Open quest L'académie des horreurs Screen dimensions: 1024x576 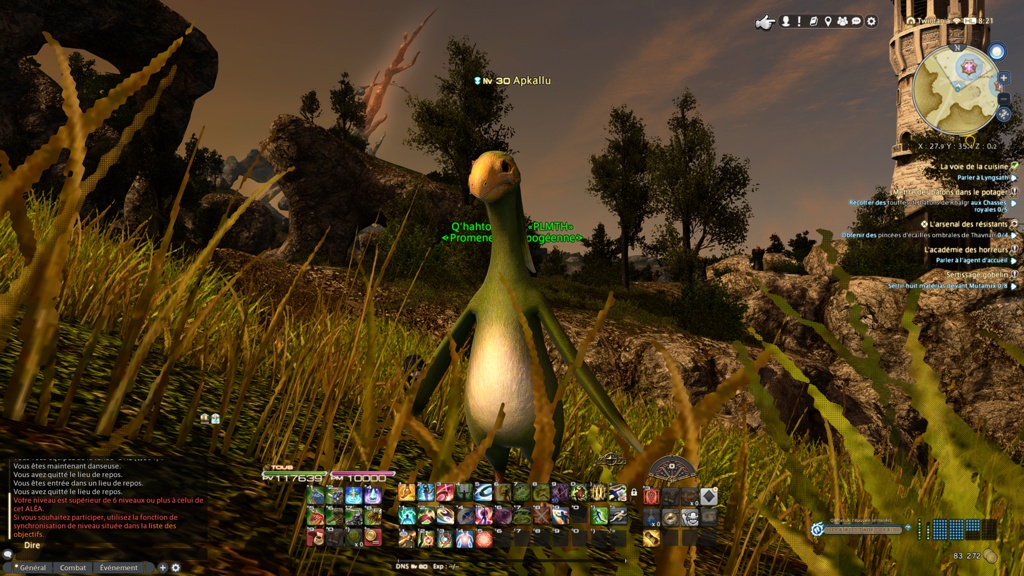tap(968, 249)
